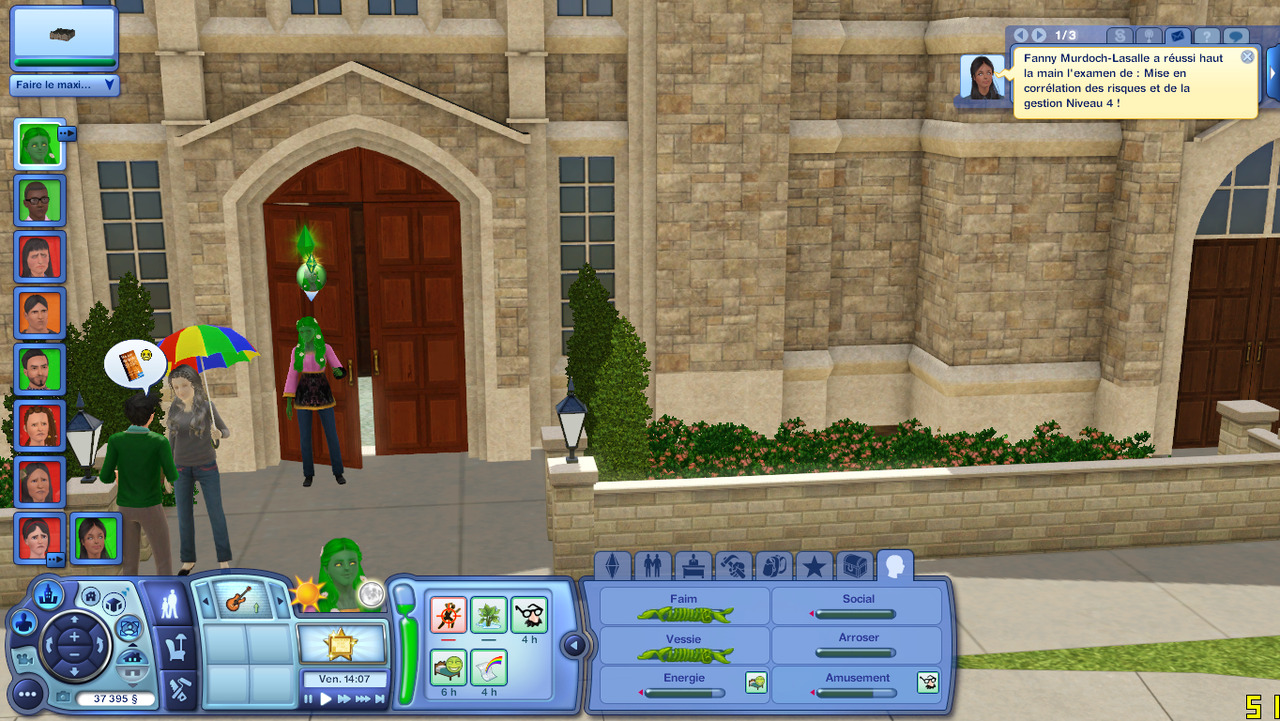Open the options menu with three dots
The image size is (1280, 721).
tap(27, 693)
